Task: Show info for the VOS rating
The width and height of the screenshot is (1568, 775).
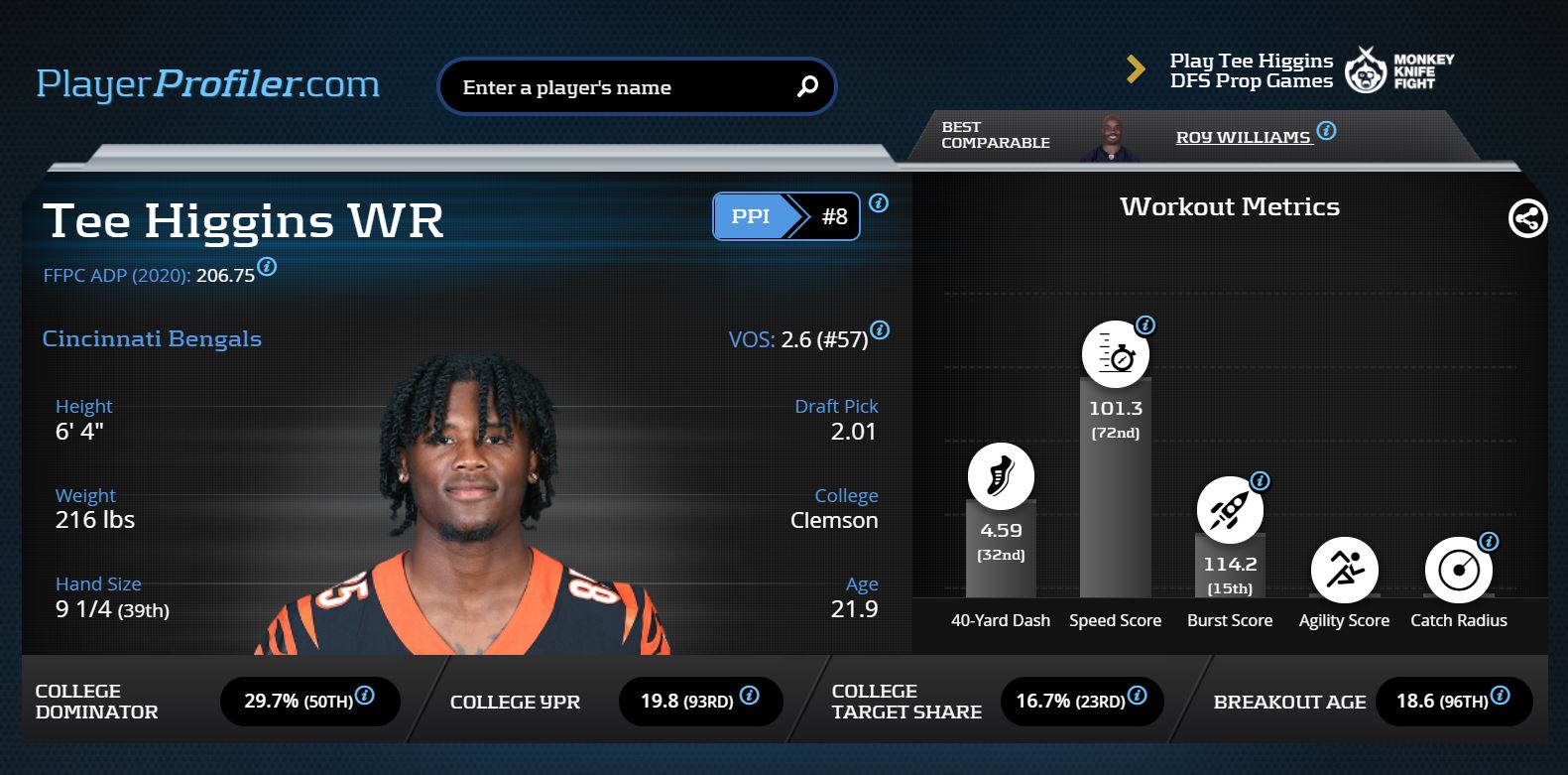Action: point(880,330)
